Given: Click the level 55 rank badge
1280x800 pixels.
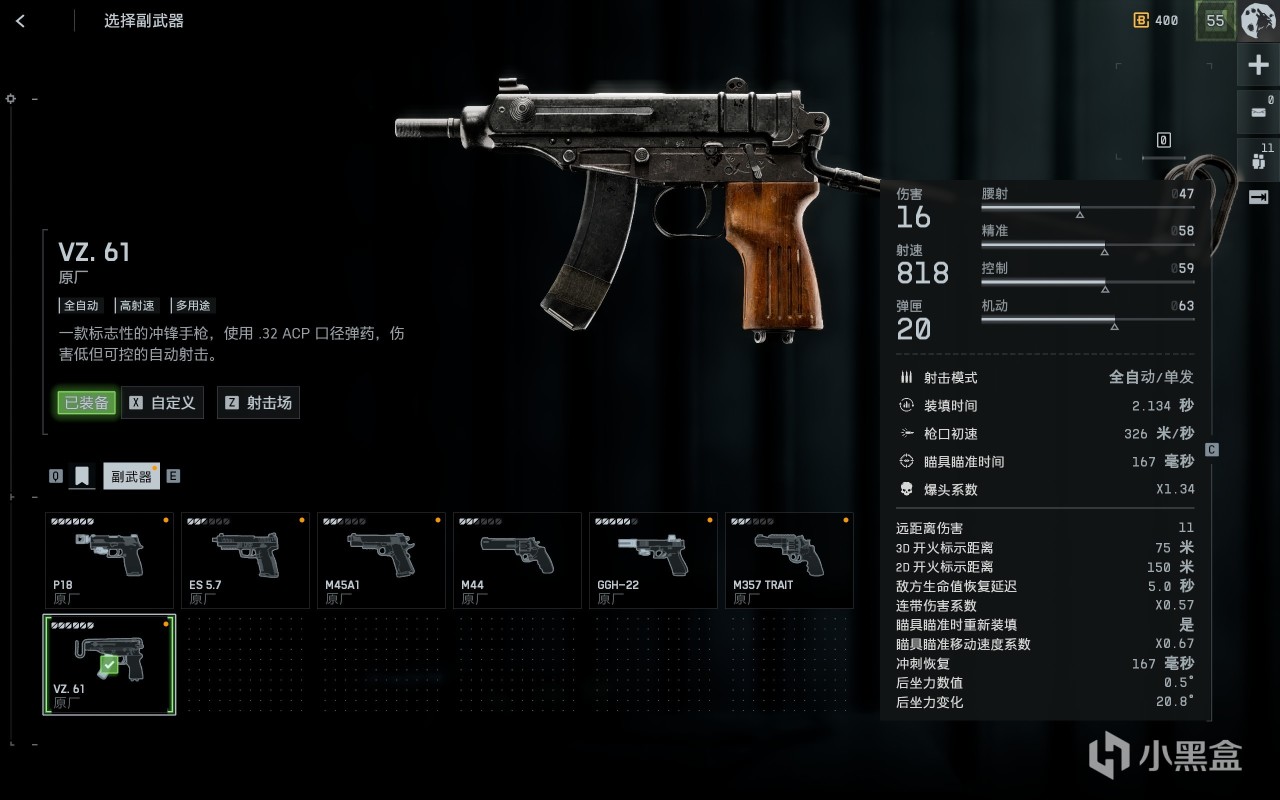Looking at the screenshot, I should pos(1215,20).
